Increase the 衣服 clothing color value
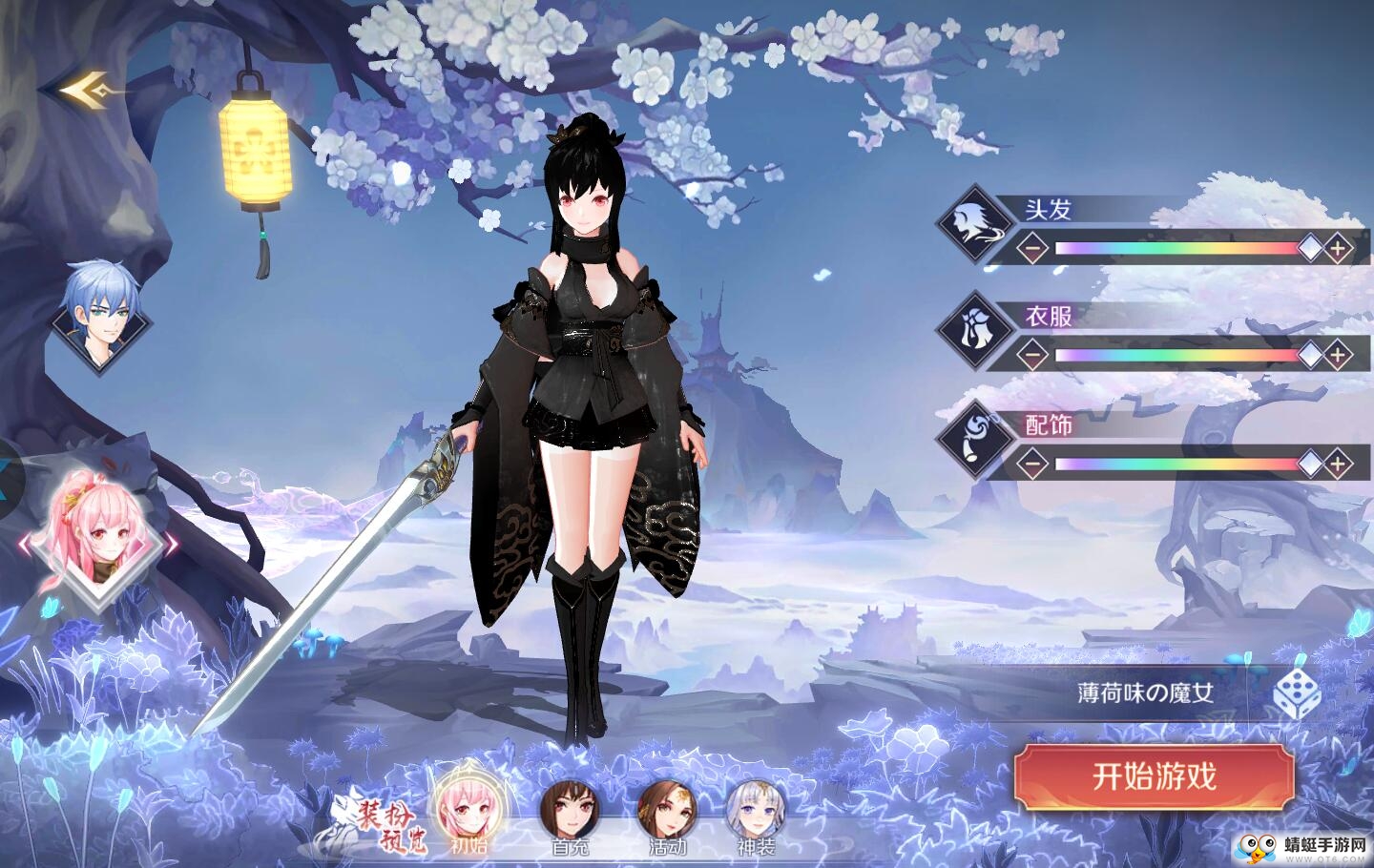 pos(1339,356)
